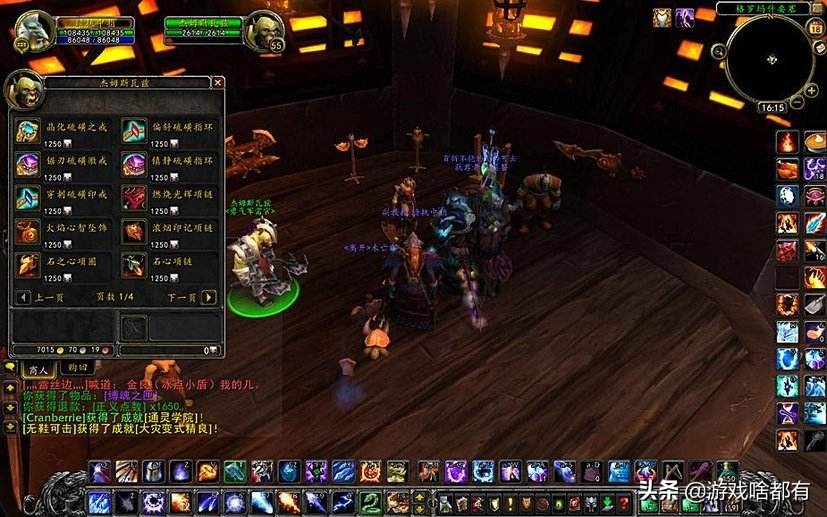Use the roast turkey food icon
The image size is (827, 517).
click(787, 169)
